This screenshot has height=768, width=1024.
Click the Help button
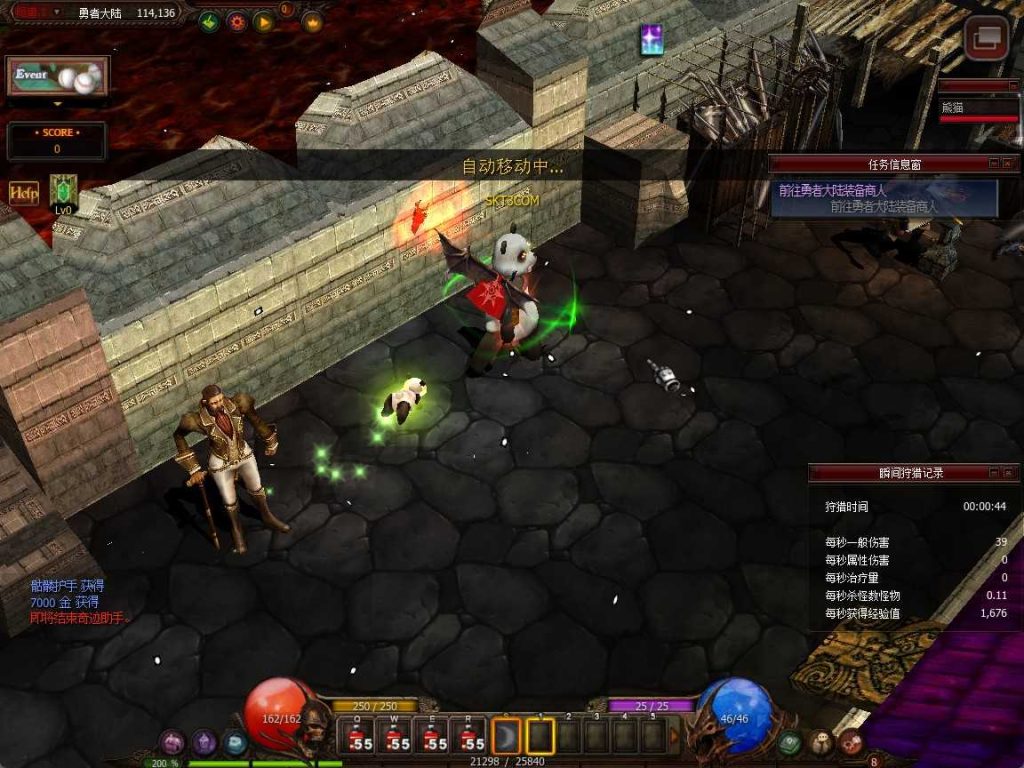[24, 192]
